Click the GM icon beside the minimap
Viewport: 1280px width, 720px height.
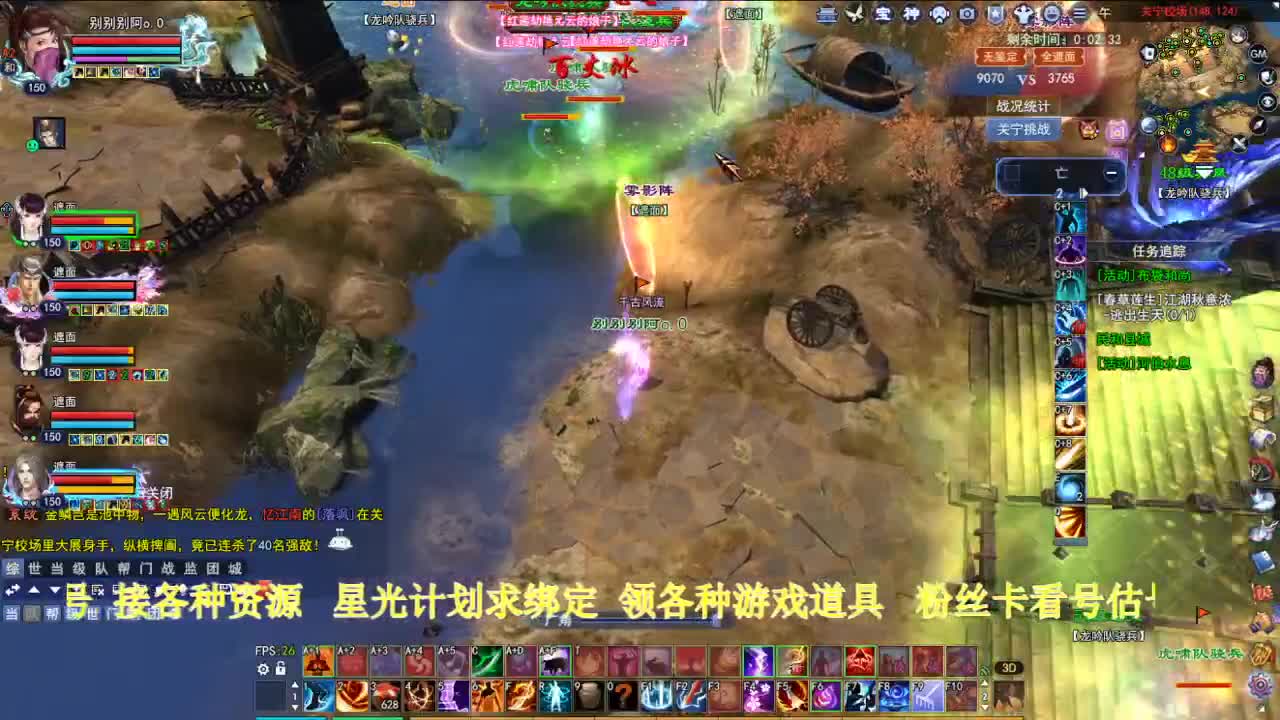(x=1259, y=56)
